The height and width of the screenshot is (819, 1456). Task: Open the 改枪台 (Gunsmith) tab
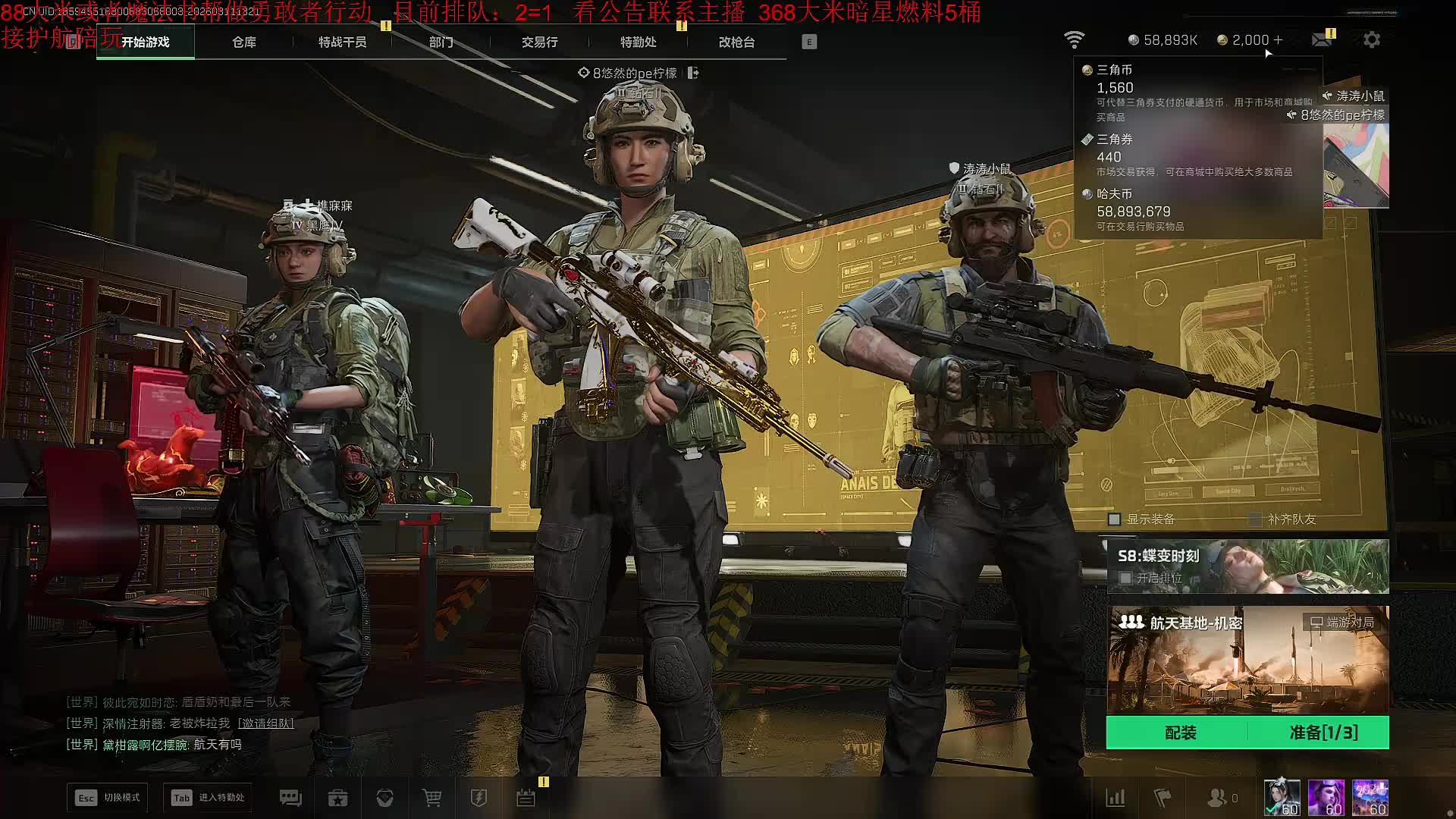[736, 42]
